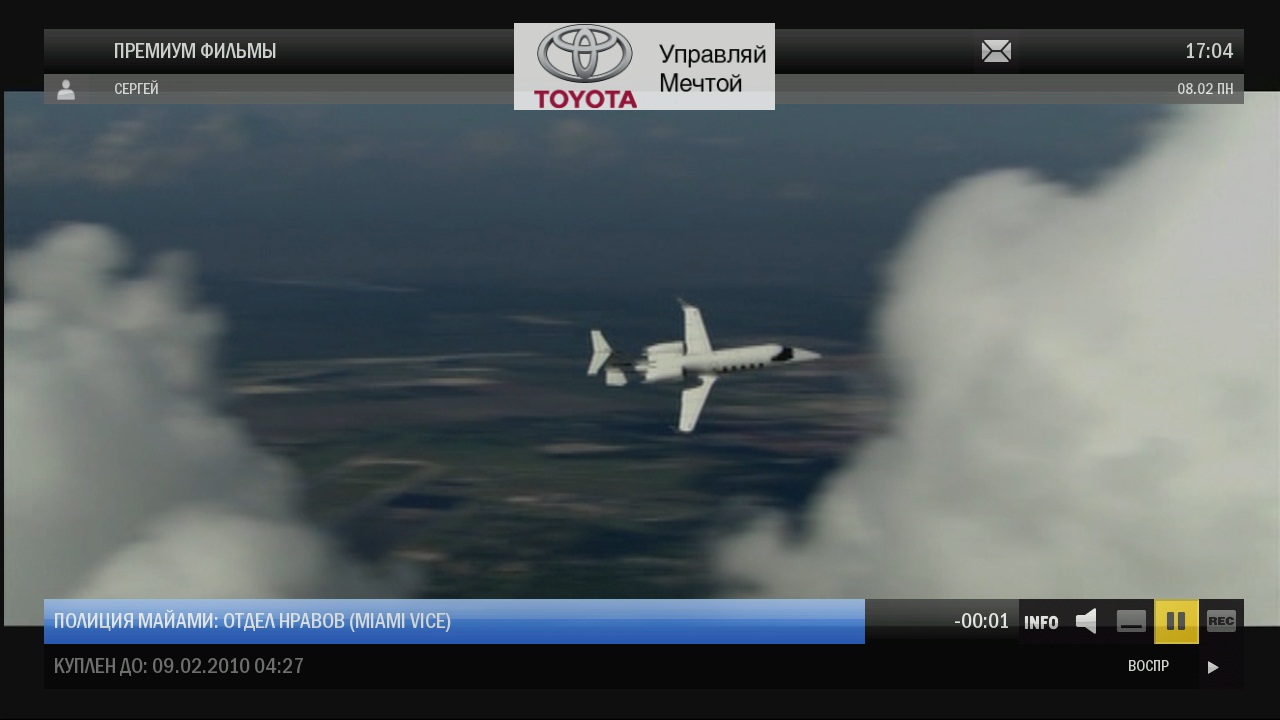Open the ПРЕМИУМ ФИЛЬМЫ section header
This screenshot has height=720, width=1280.
coord(196,50)
